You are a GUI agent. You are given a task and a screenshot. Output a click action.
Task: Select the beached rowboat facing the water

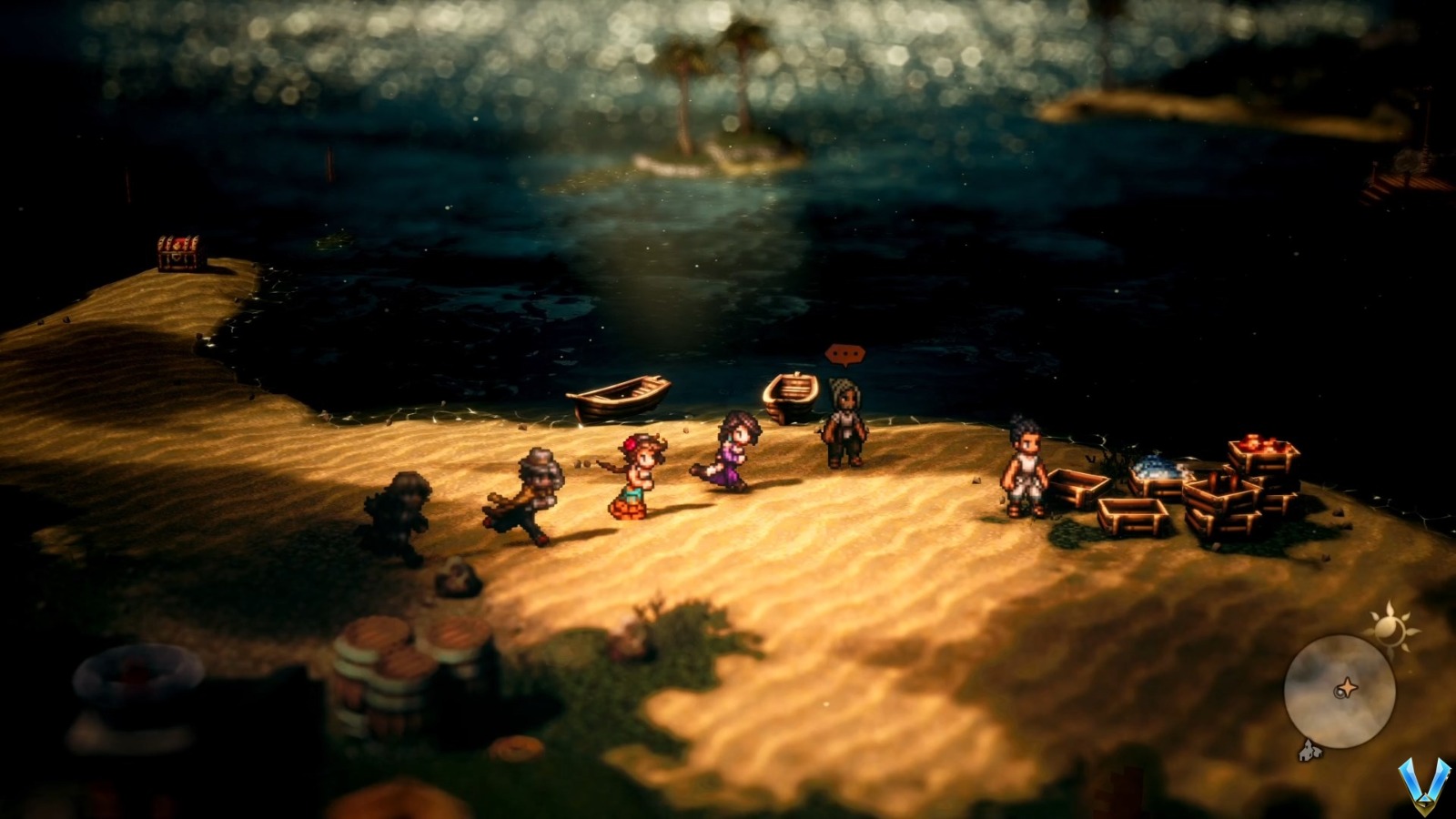[x=619, y=398]
